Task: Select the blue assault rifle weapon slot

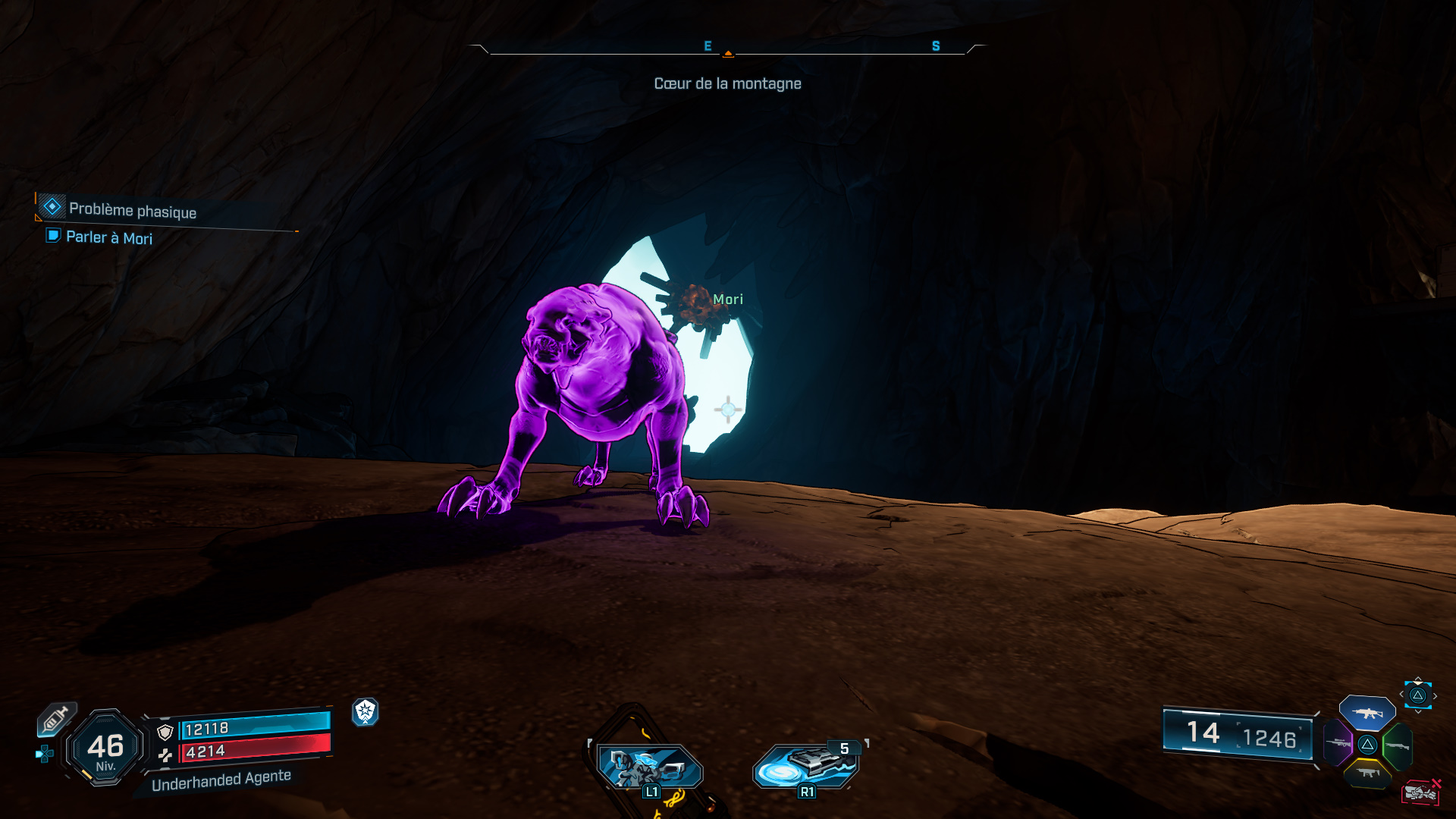Action: coord(1367,713)
